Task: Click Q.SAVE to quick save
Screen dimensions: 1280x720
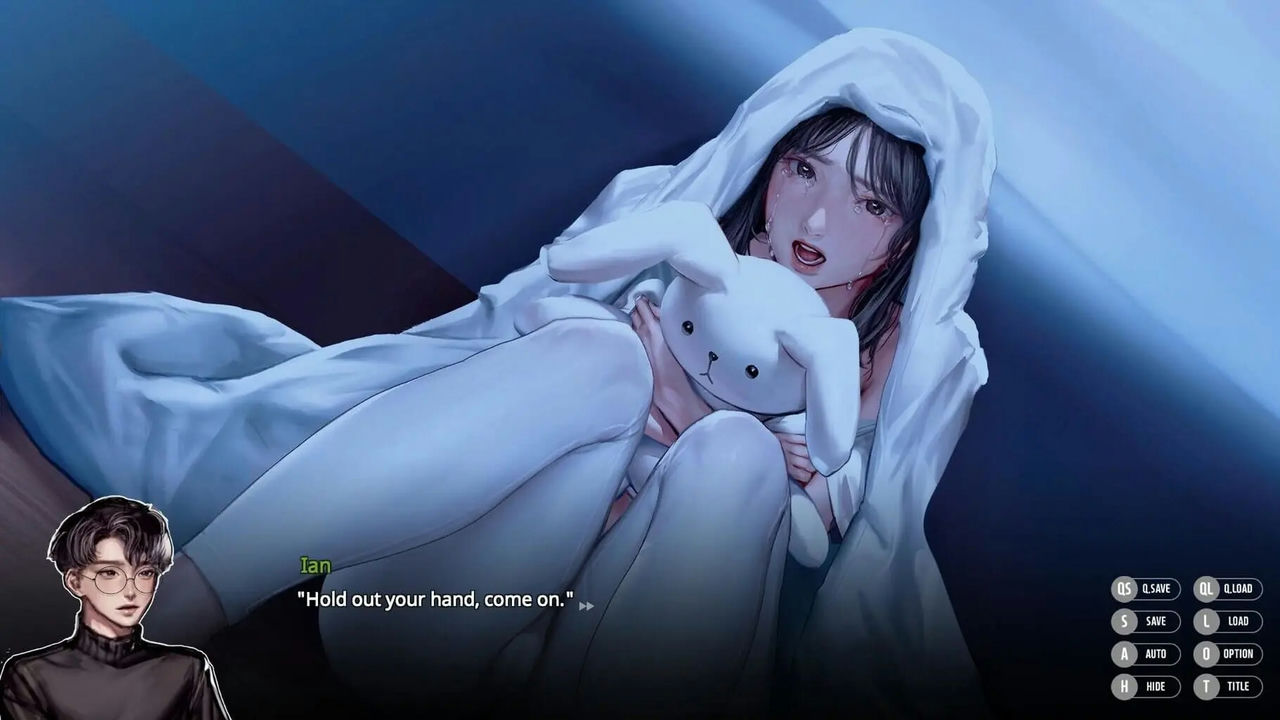Action: [x=1159, y=589]
